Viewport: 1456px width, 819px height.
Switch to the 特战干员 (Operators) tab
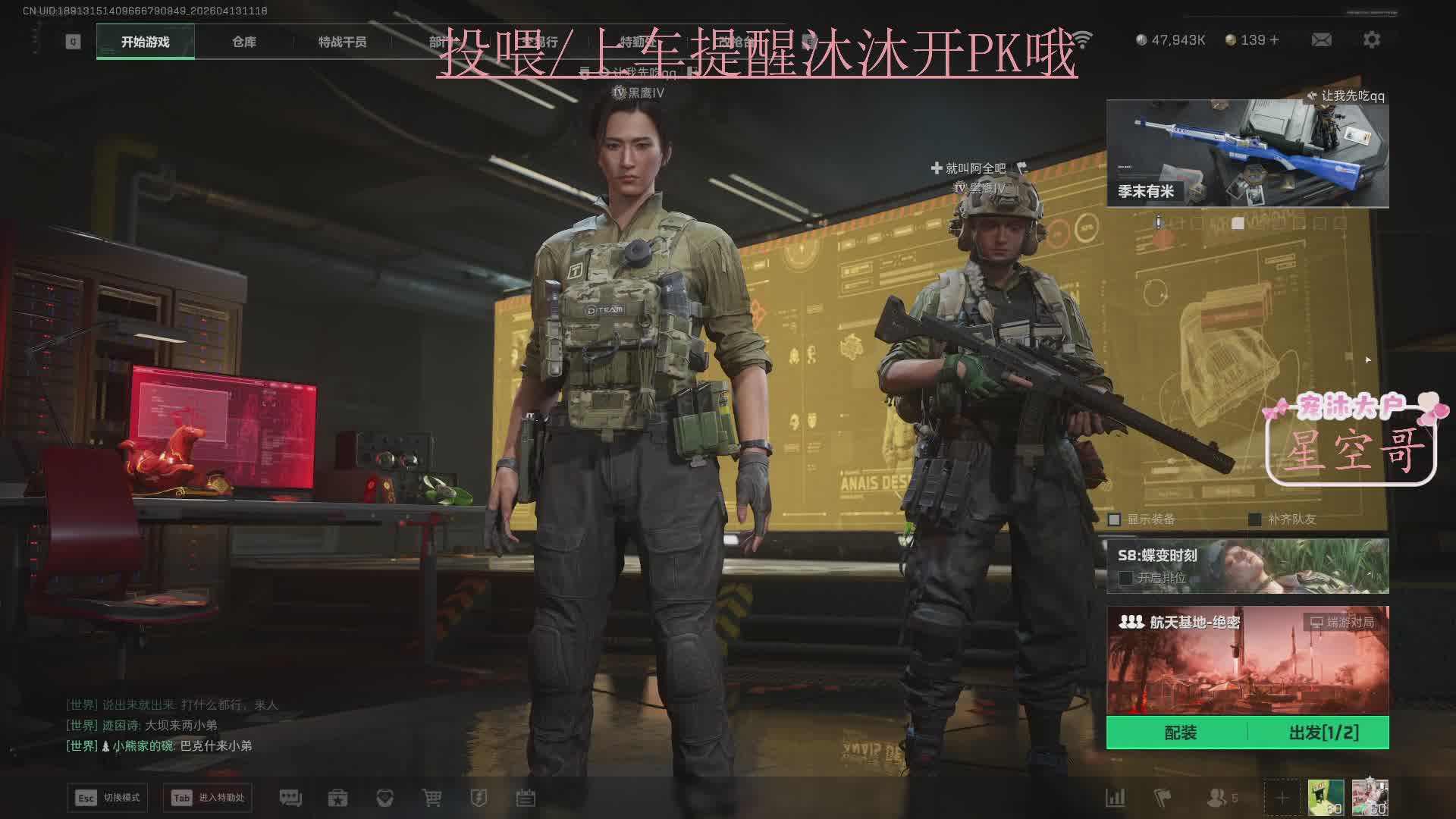click(342, 42)
